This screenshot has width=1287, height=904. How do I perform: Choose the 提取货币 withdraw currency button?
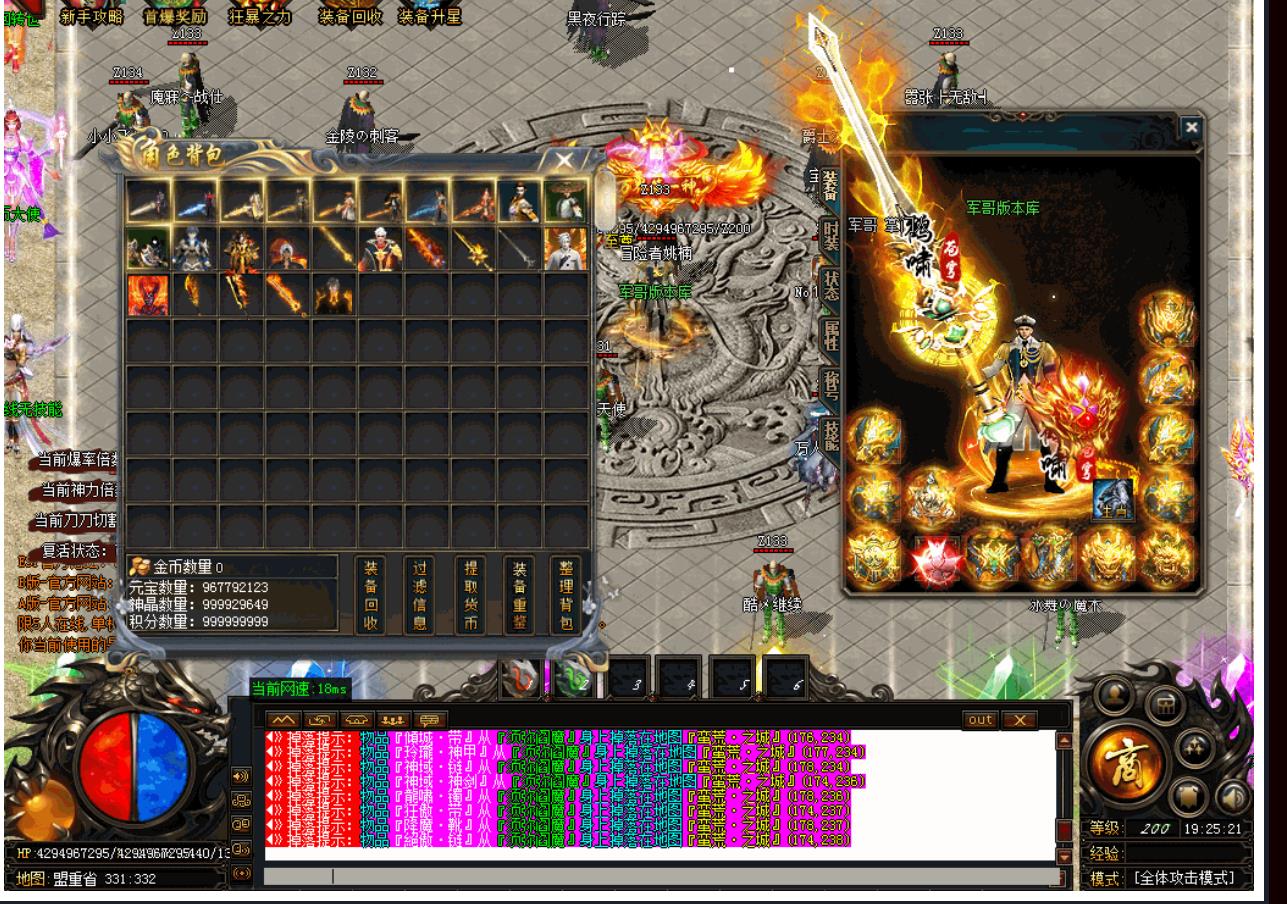pyautogui.click(x=470, y=595)
